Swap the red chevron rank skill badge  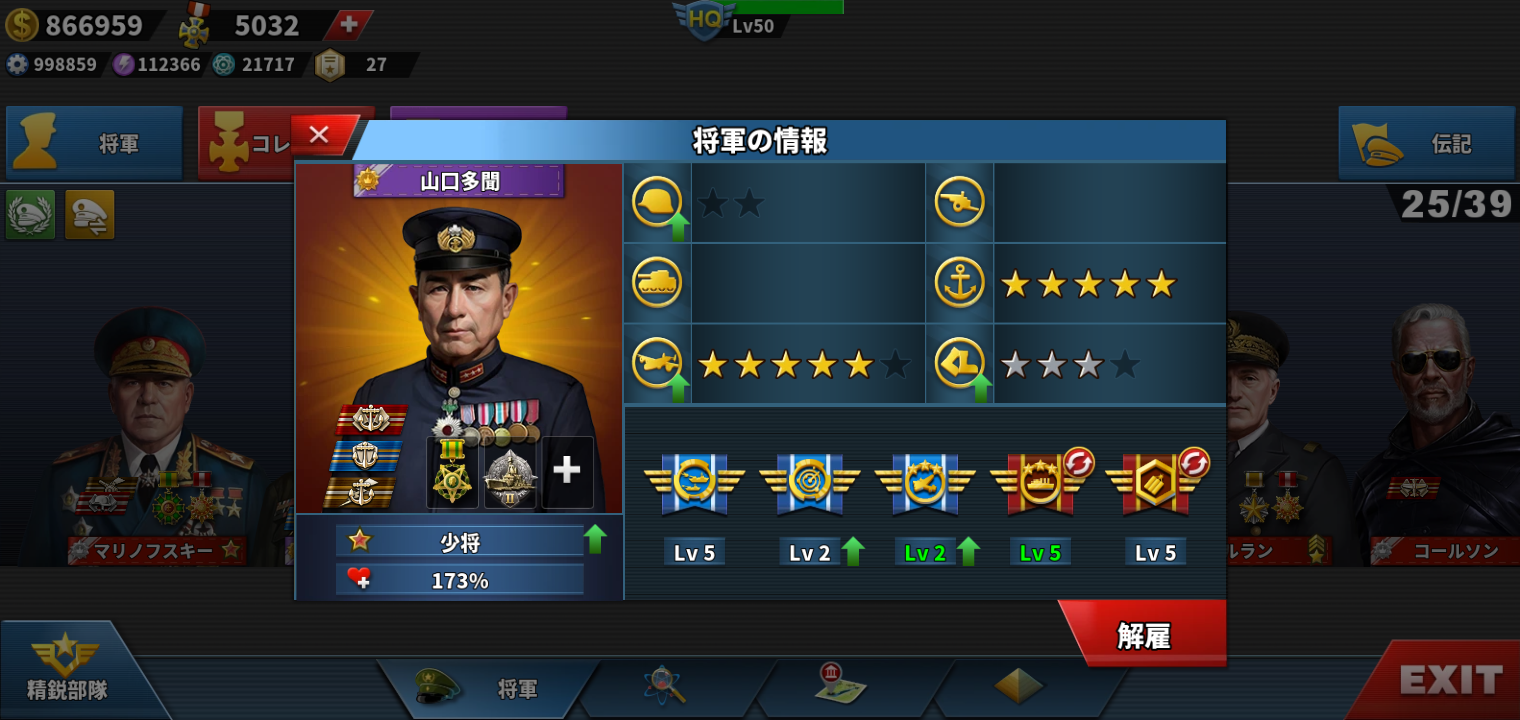[x=1194, y=463]
